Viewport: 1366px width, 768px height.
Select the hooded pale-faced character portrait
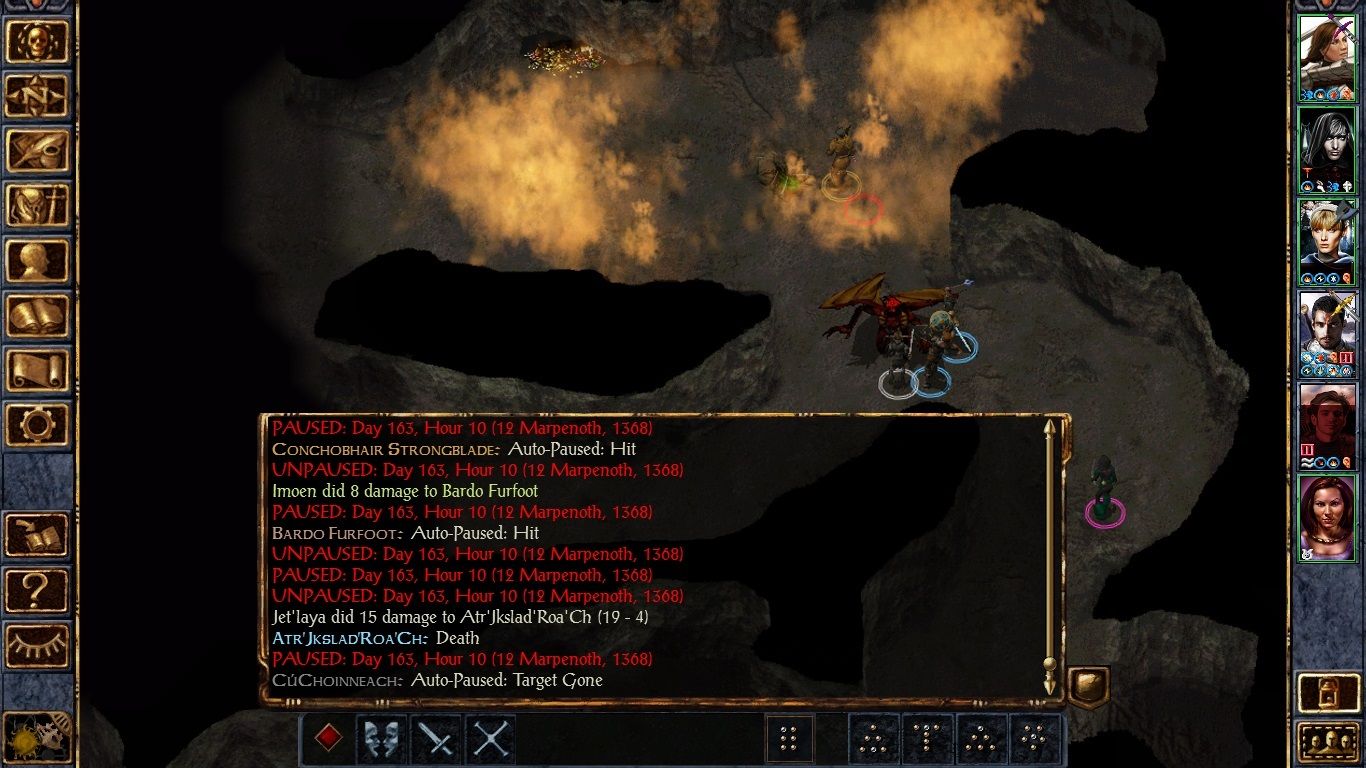pyautogui.click(x=1326, y=149)
